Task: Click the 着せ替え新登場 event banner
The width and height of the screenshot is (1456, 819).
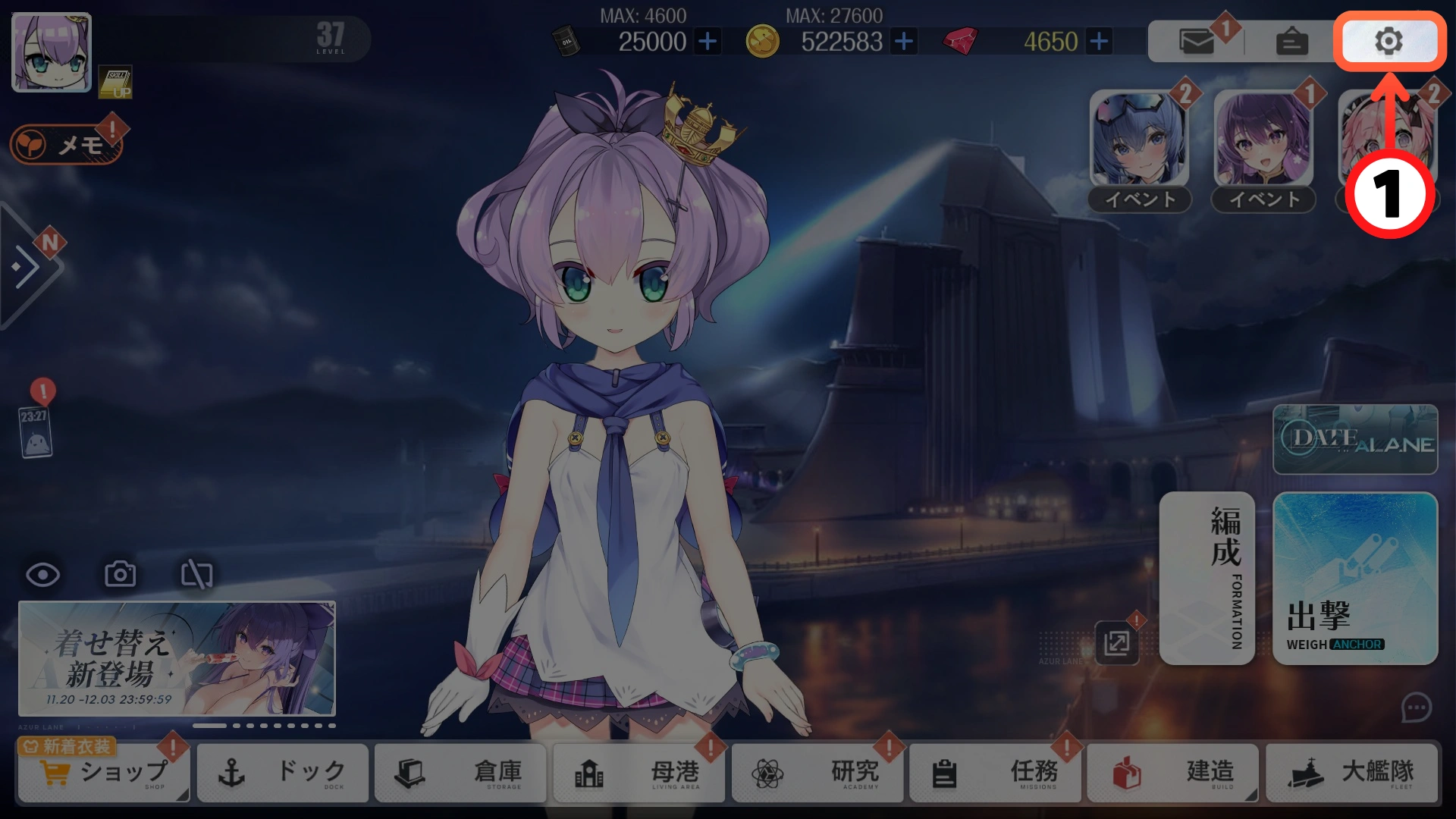Action: coord(177,658)
